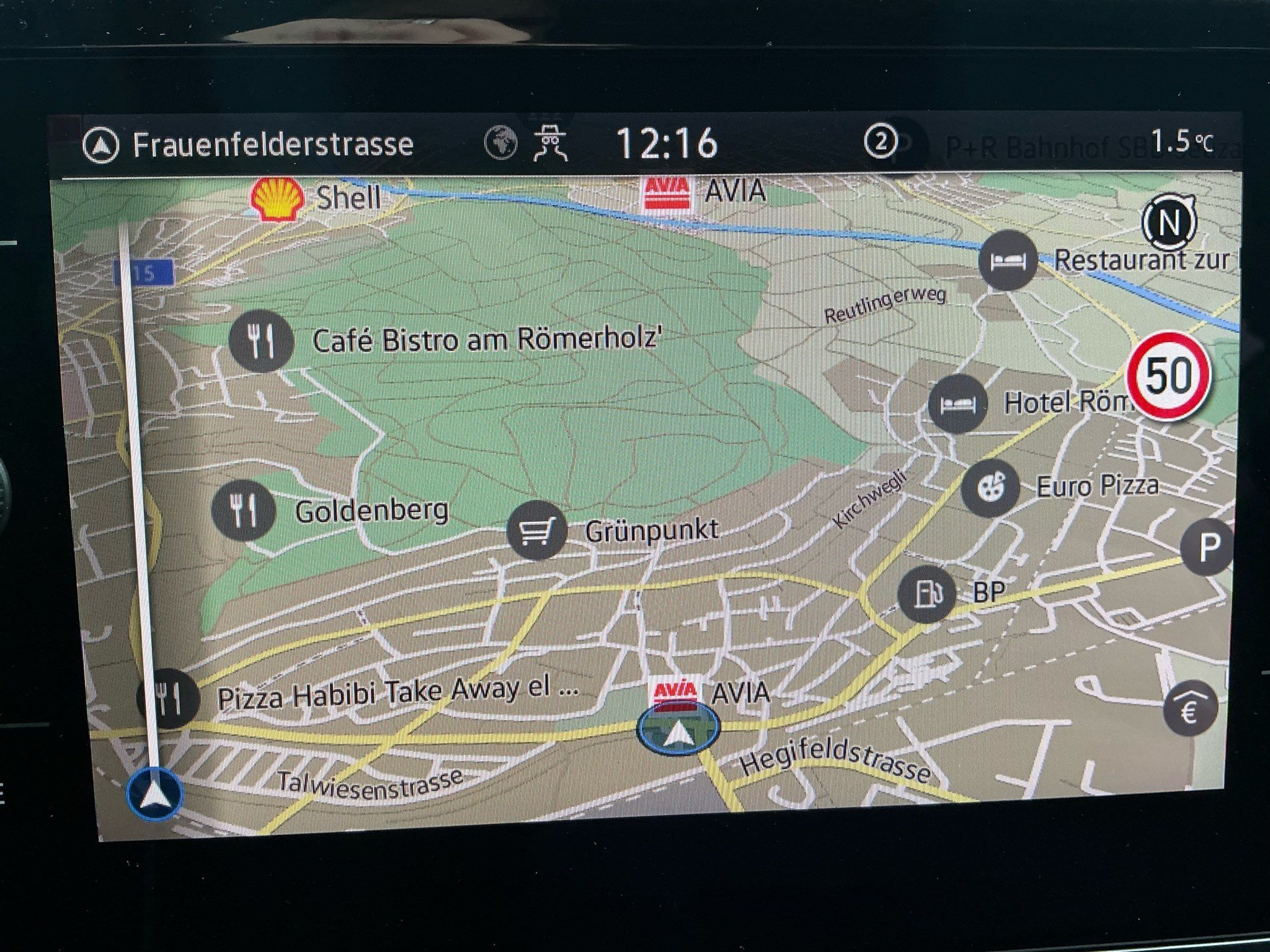Image resolution: width=1270 pixels, height=952 pixels.
Task: Select the Café Bistro am Römerholz marker
Action: [x=260, y=341]
